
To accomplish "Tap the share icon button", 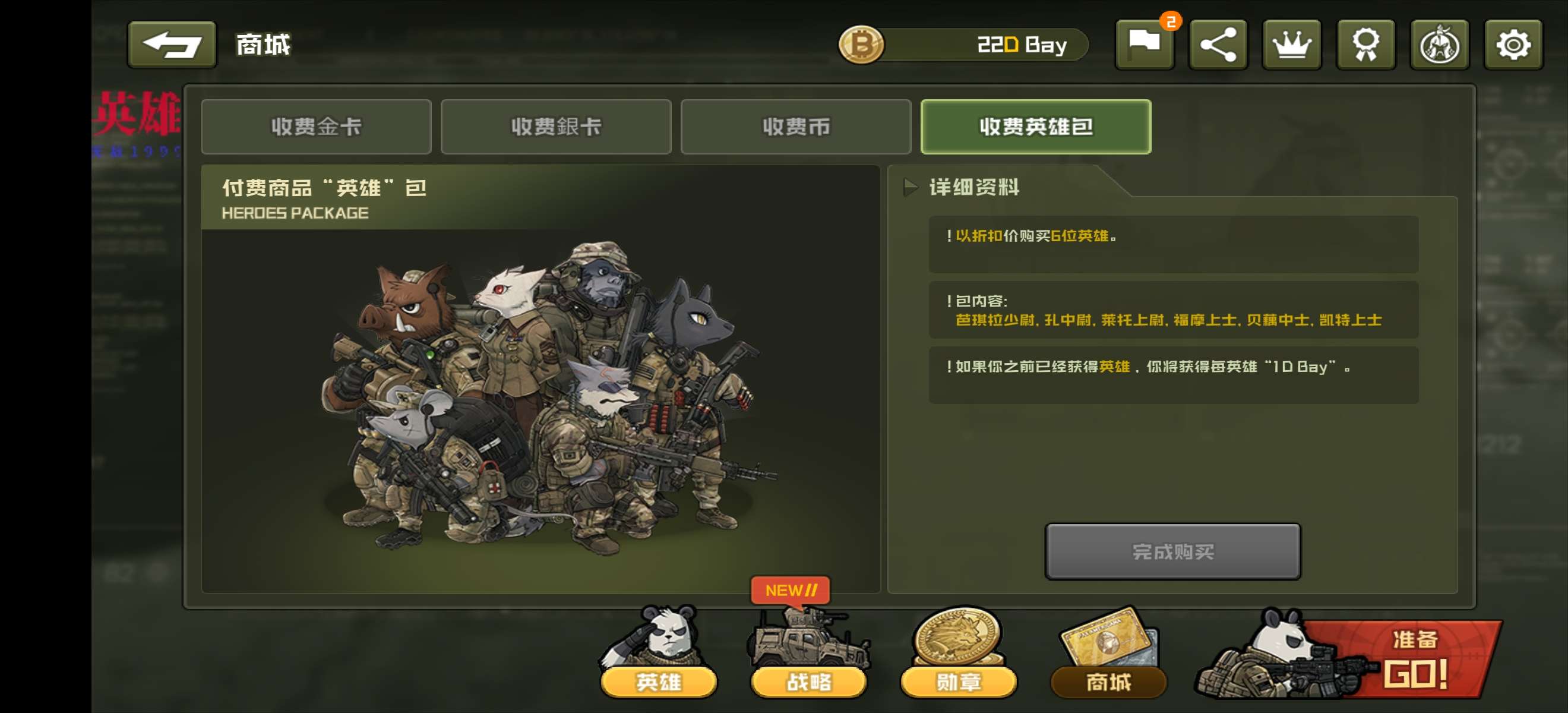I will (x=1218, y=45).
